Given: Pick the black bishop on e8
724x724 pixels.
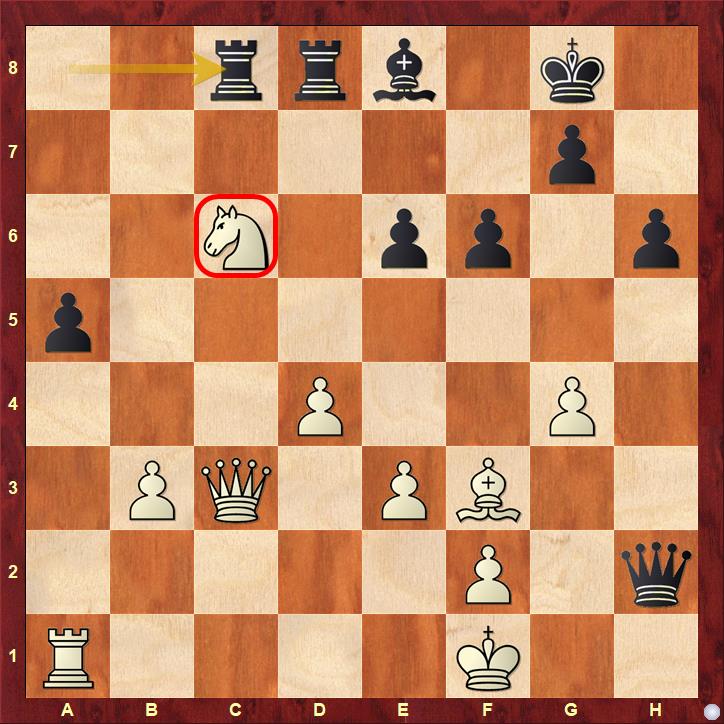Looking at the screenshot, I should tap(404, 68).
